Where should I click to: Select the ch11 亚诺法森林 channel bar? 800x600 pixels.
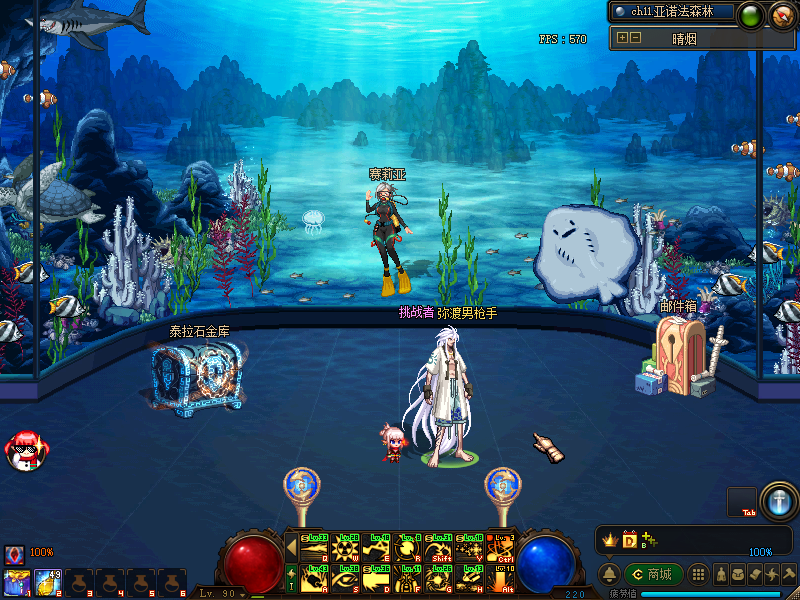671,12
